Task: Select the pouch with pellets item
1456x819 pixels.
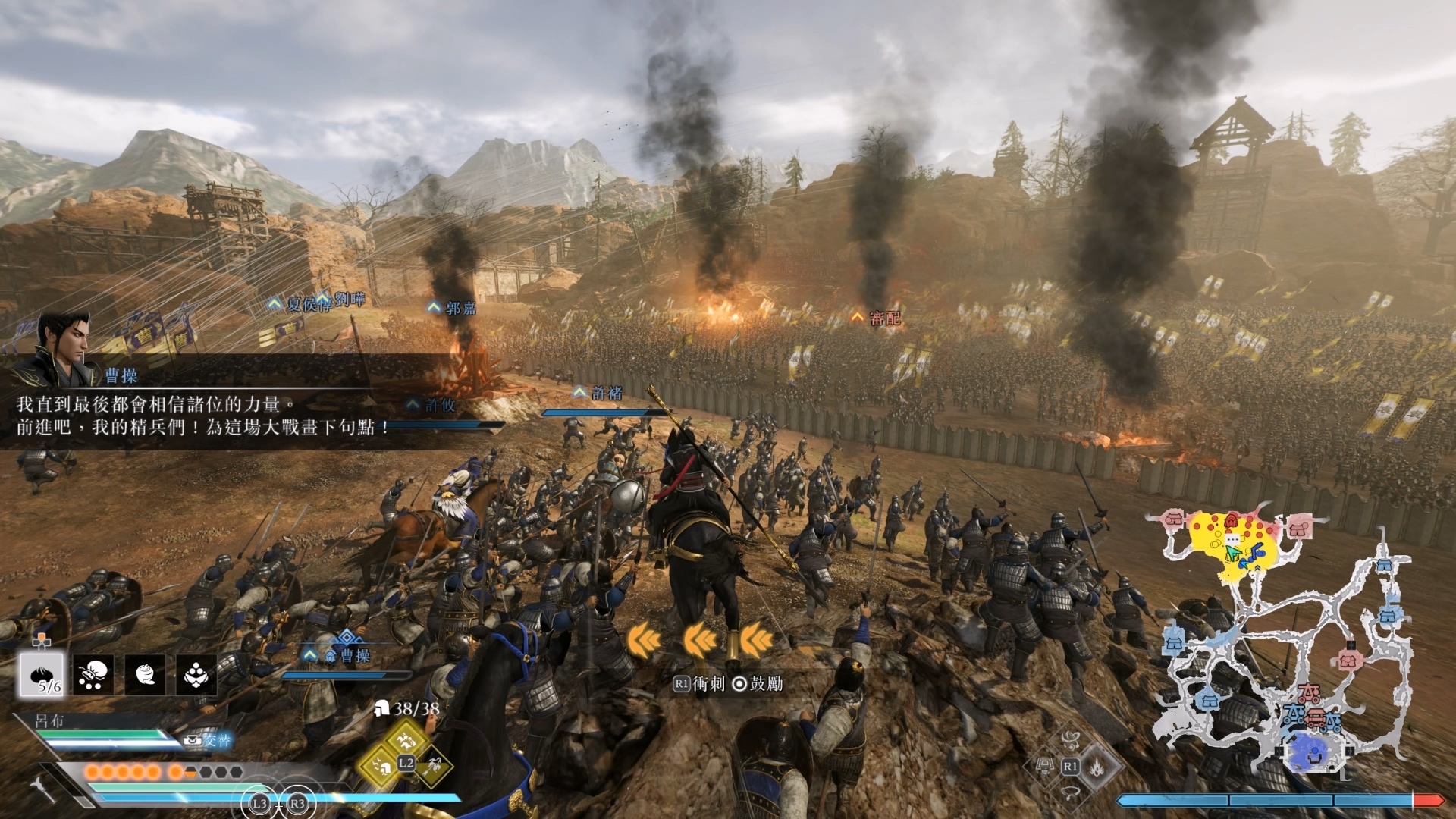Action: 94,674
